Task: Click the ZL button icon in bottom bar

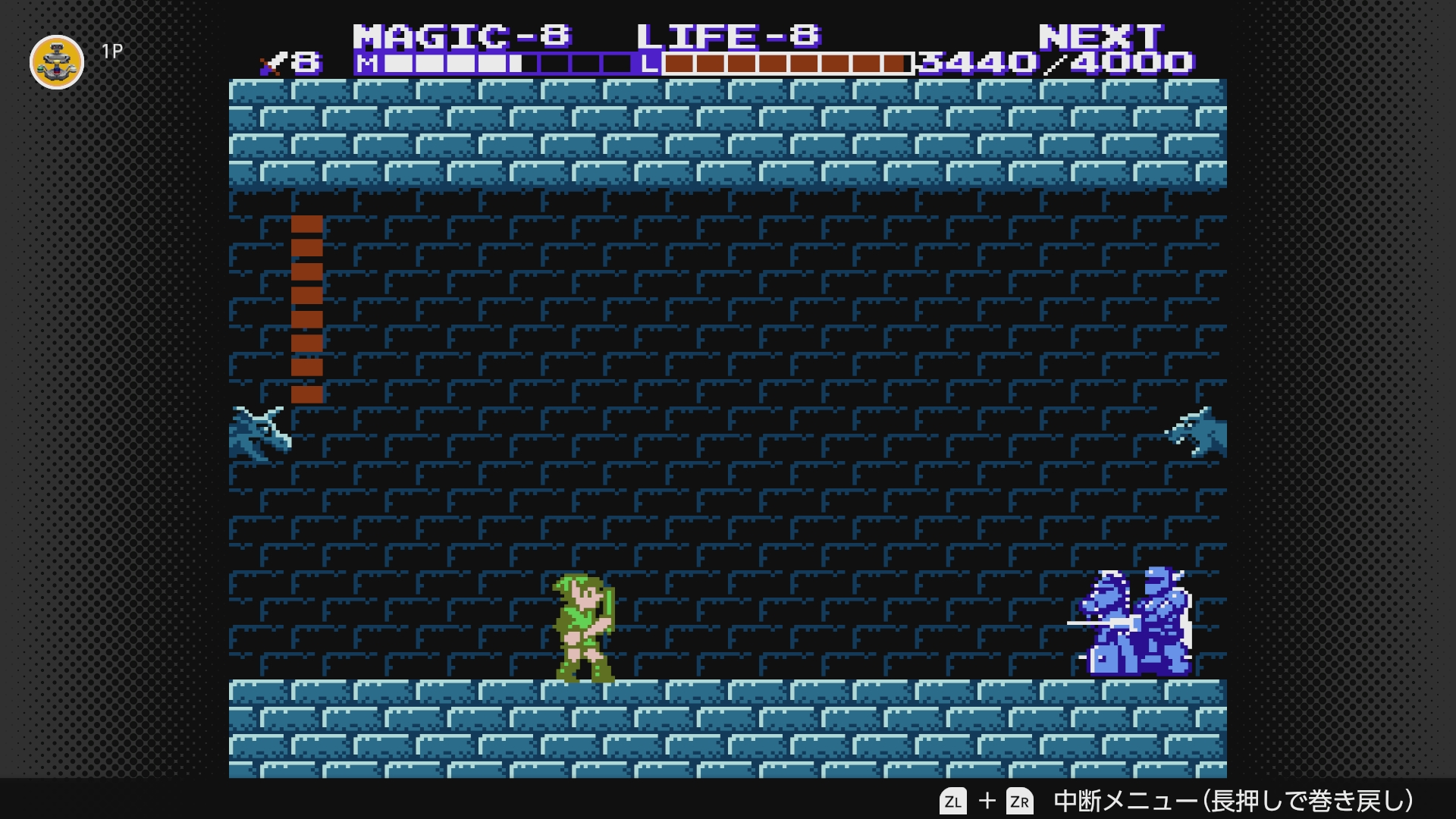Action: [955, 800]
